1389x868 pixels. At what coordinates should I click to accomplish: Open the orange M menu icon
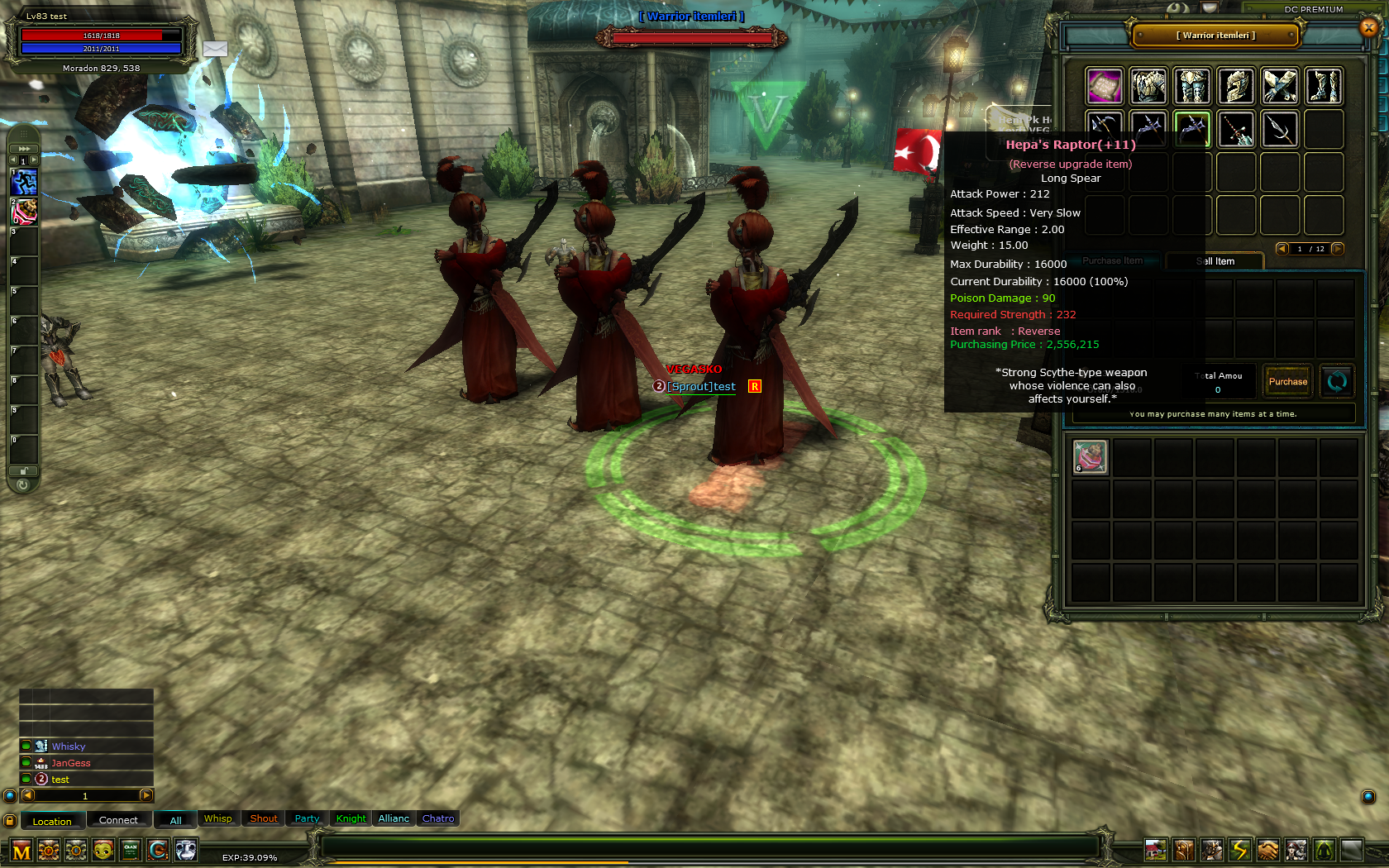pos(21,851)
